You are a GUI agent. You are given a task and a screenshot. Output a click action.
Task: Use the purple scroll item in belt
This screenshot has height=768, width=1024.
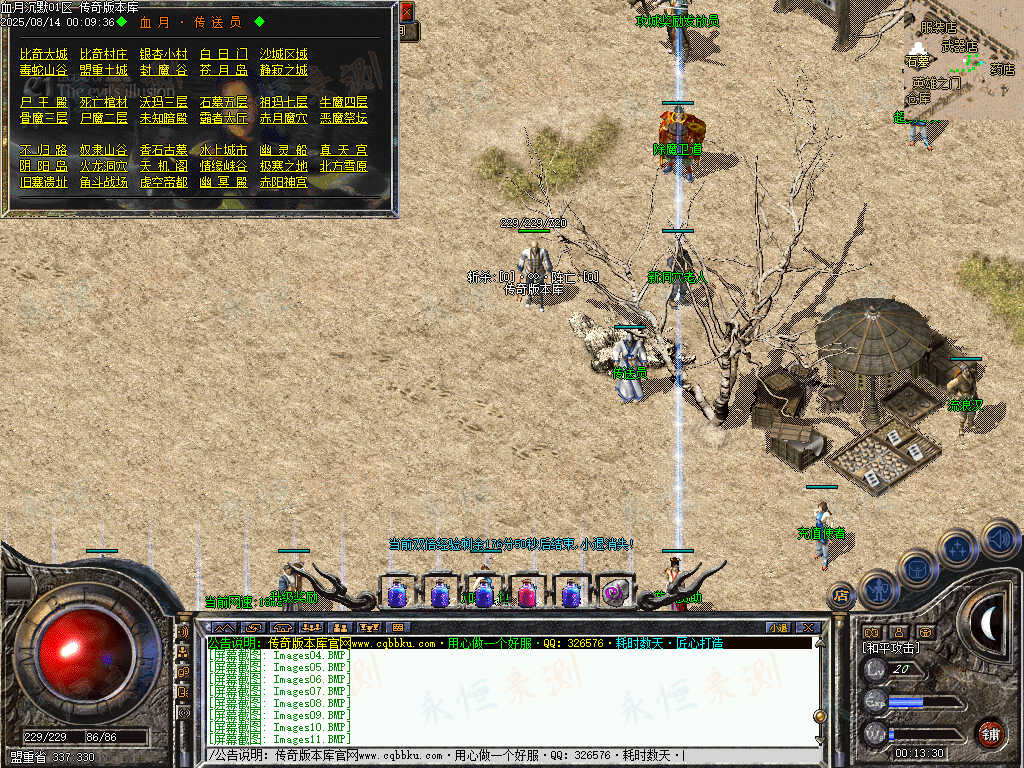[615, 594]
